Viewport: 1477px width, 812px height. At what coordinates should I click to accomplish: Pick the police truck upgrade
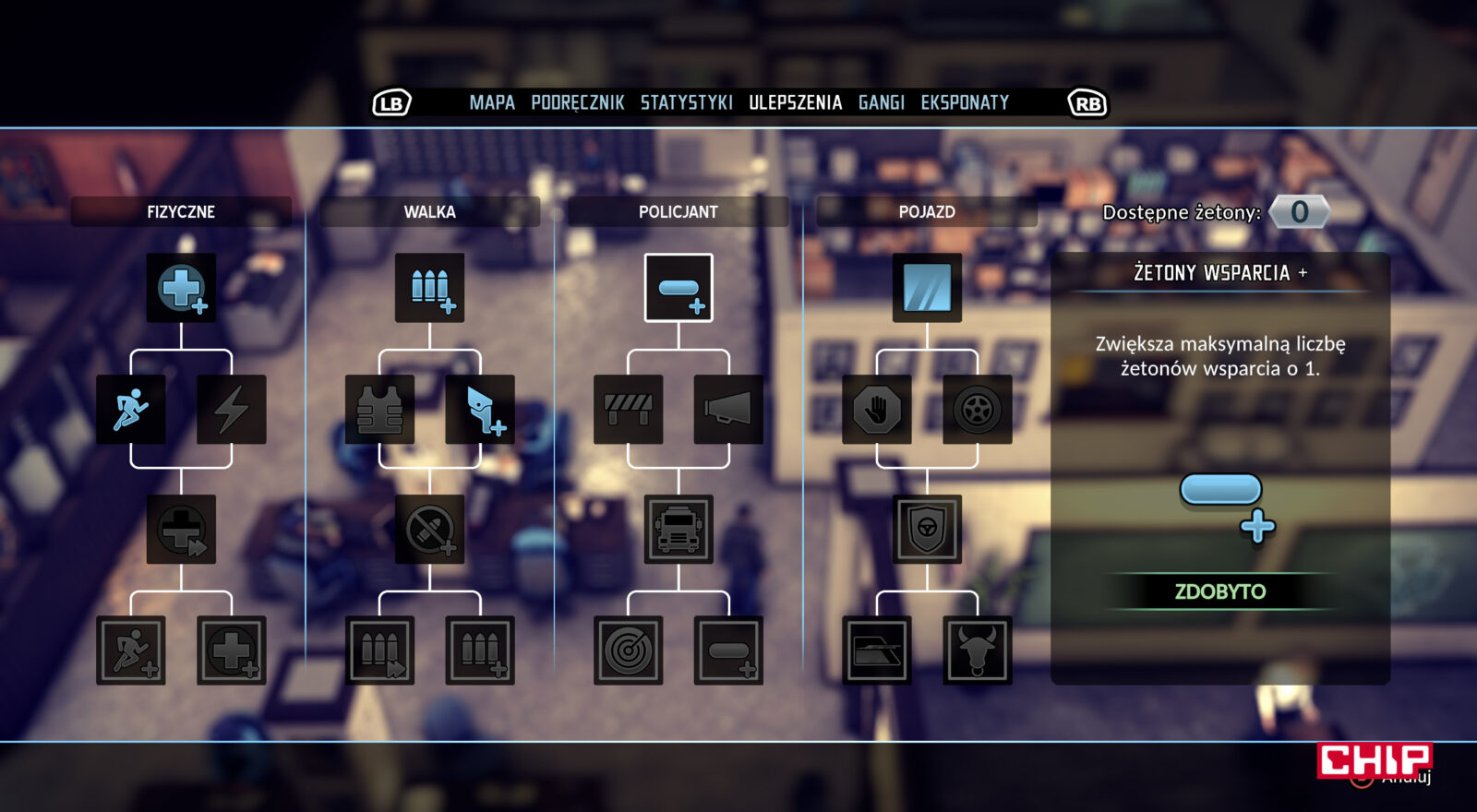click(x=678, y=530)
